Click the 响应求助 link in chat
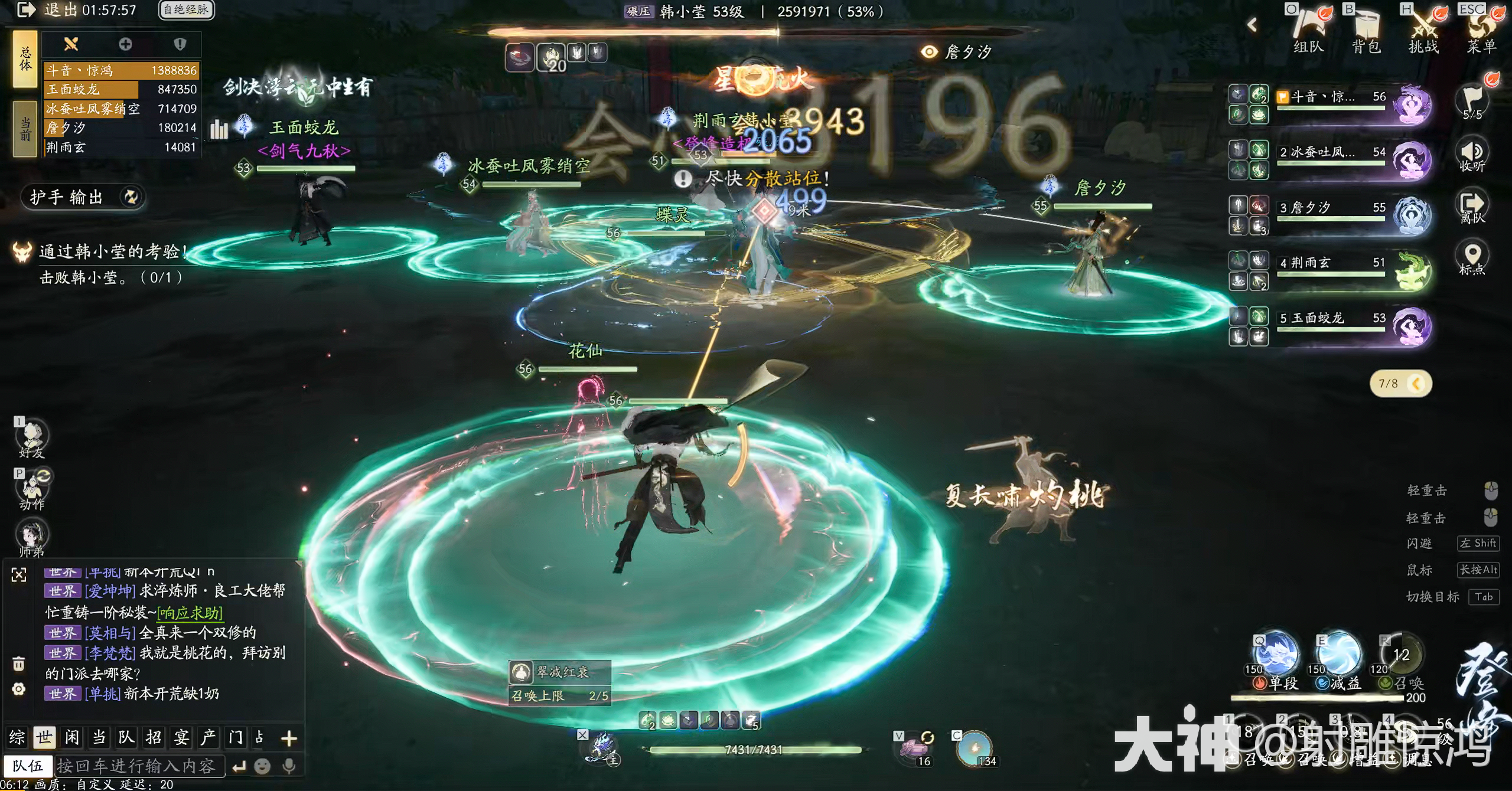Viewport: 1512px width, 791px height. (190, 613)
